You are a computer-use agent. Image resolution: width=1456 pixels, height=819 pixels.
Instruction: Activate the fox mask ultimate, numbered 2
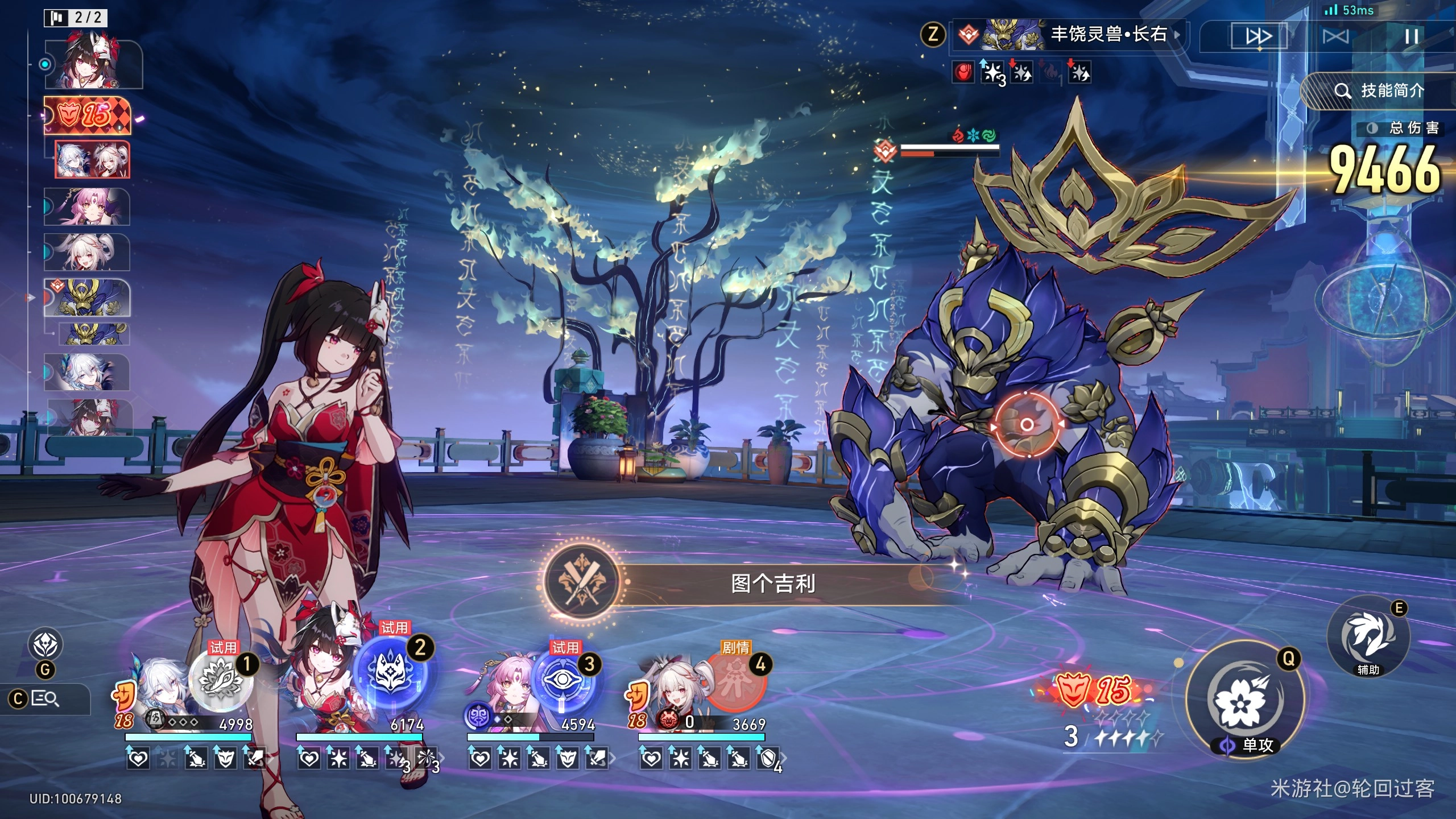point(391,672)
